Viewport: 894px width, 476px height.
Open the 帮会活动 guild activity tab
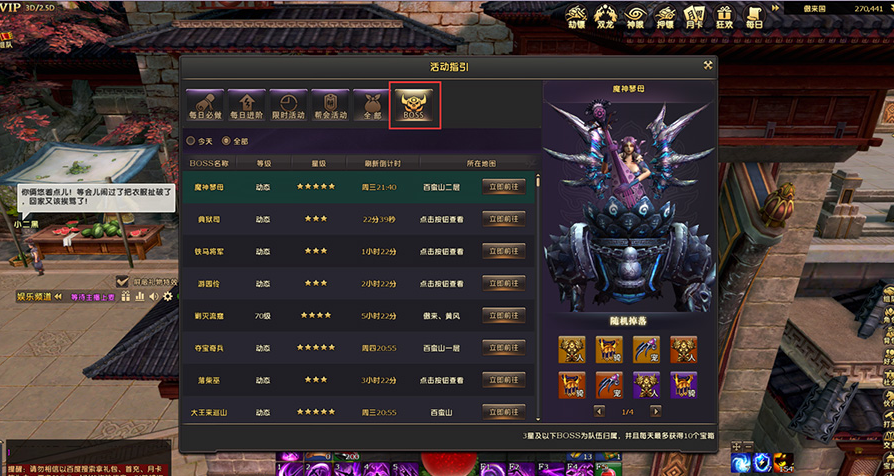pyautogui.click(x=329, y=104)
